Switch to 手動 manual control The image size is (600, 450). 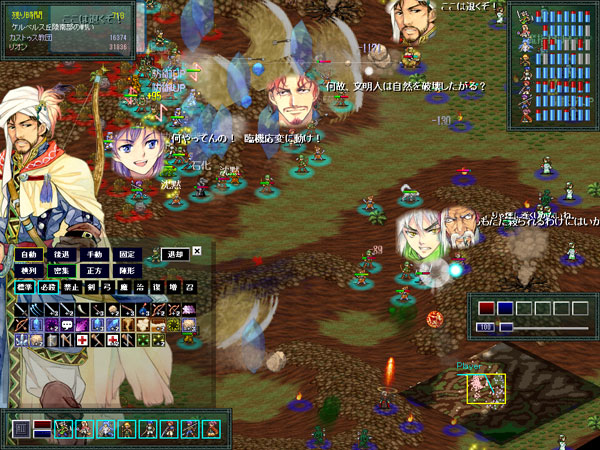(94, 254)
